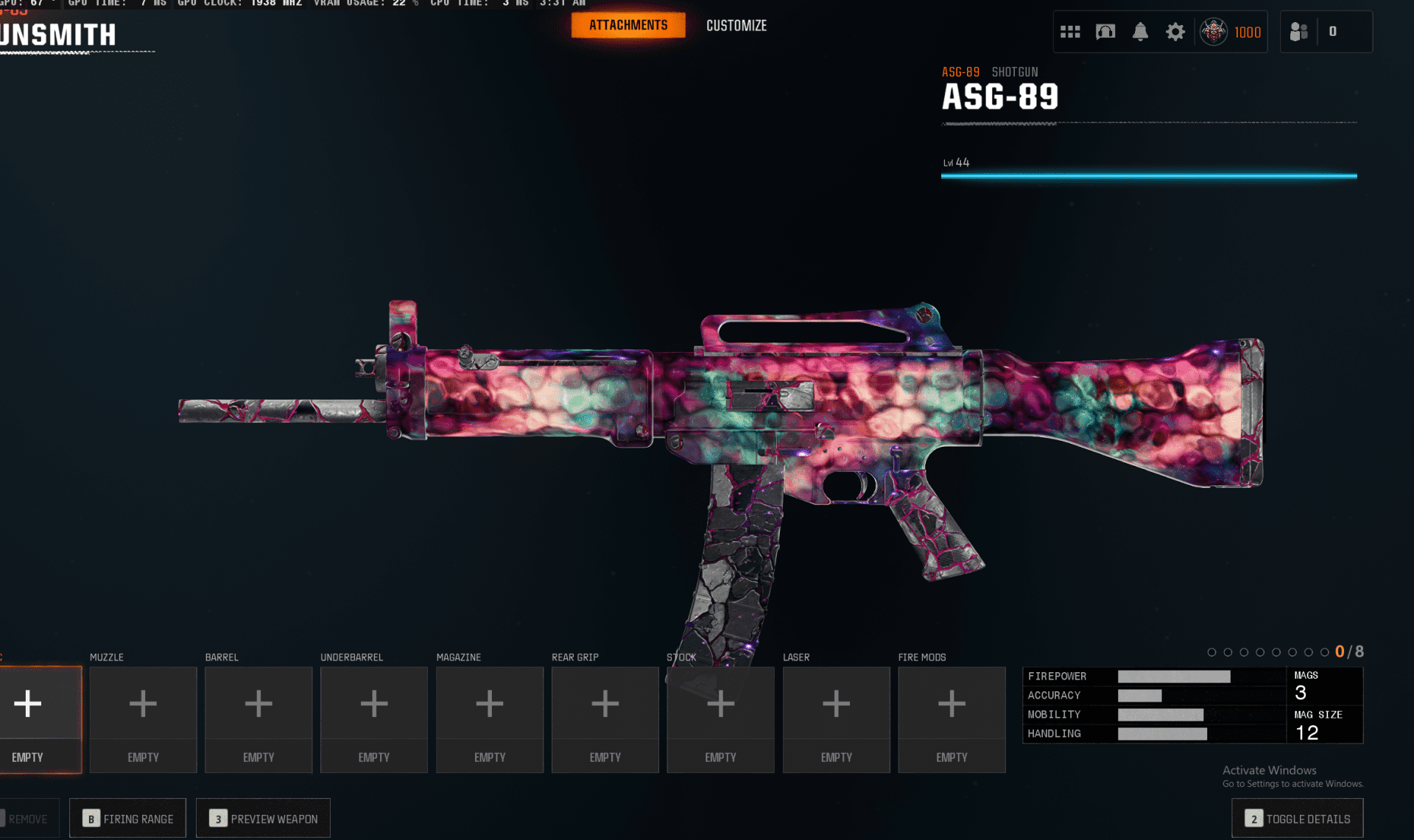
Task: Launch the Firing Range
Action: pos(128,819)
